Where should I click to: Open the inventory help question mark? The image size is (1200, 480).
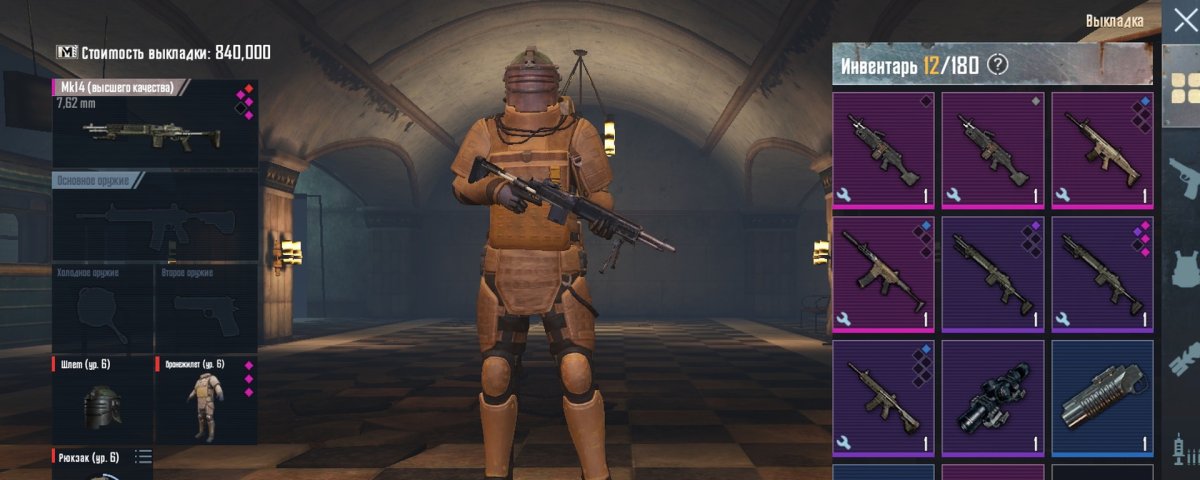[996, 66]
